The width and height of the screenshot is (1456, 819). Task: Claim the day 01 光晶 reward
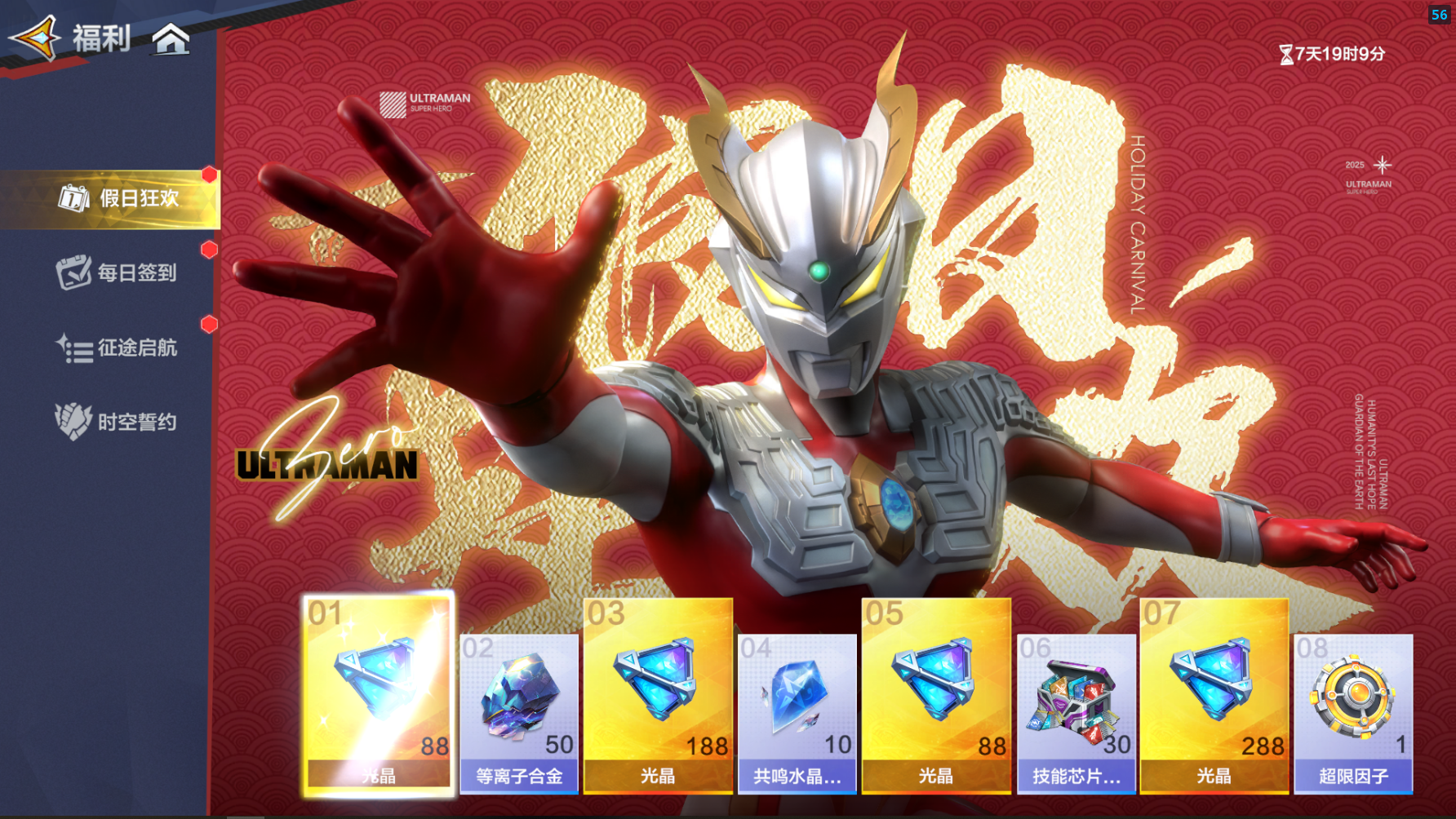tap(379, 693)
